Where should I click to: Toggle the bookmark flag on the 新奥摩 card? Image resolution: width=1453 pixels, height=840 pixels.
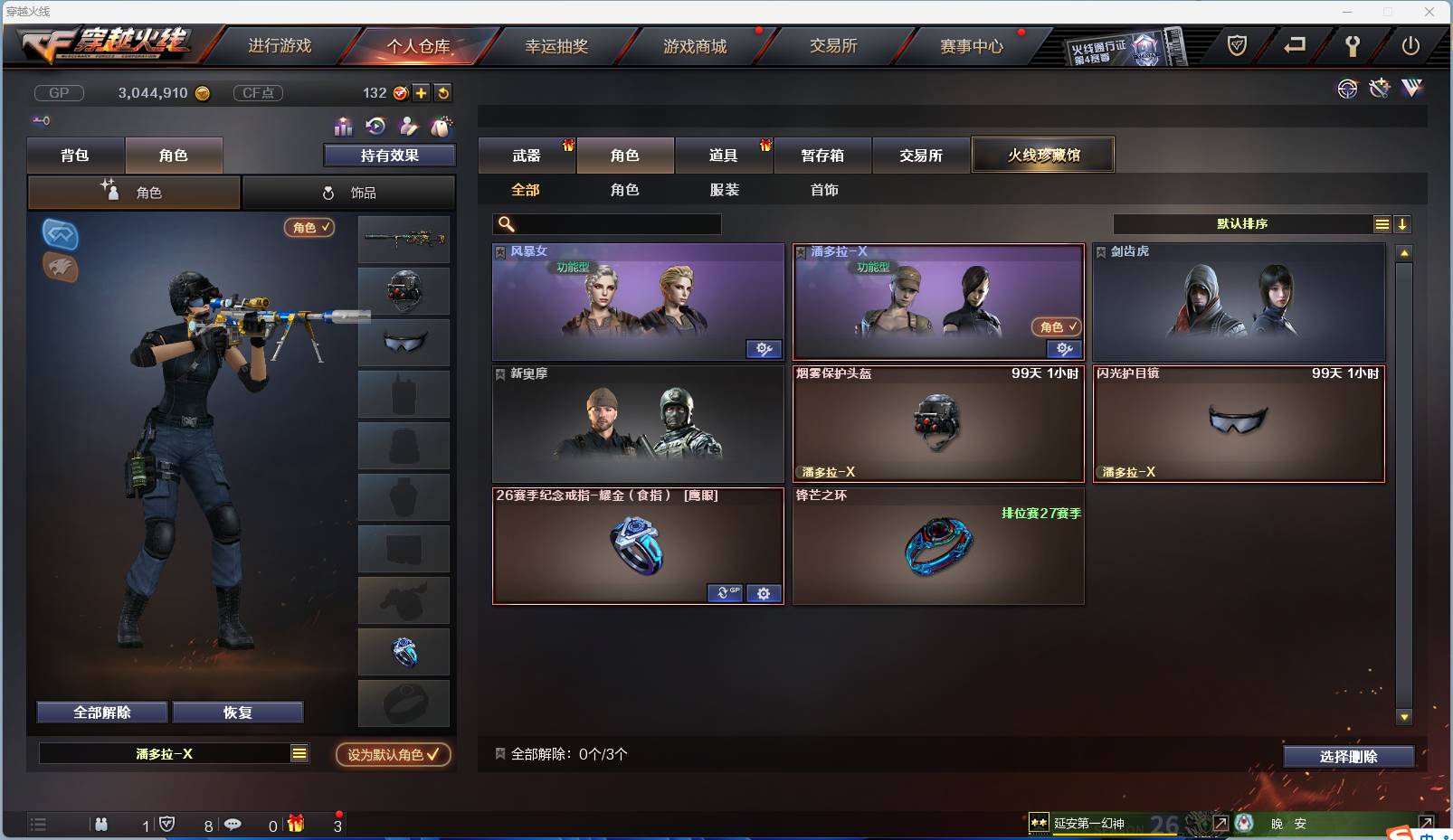point(500,373)
